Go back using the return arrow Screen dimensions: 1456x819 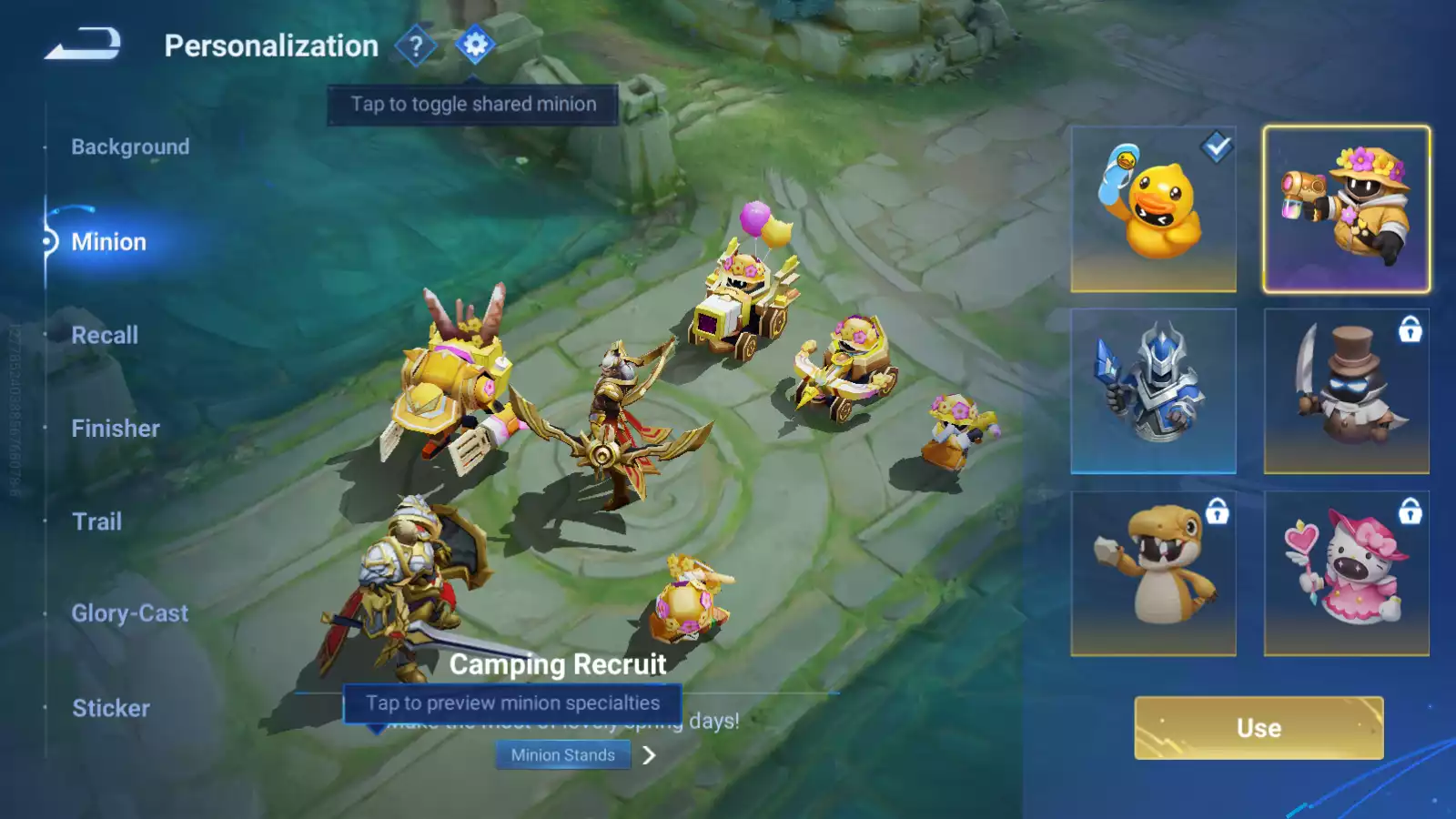pyautogui.click(x=83, y=44)
